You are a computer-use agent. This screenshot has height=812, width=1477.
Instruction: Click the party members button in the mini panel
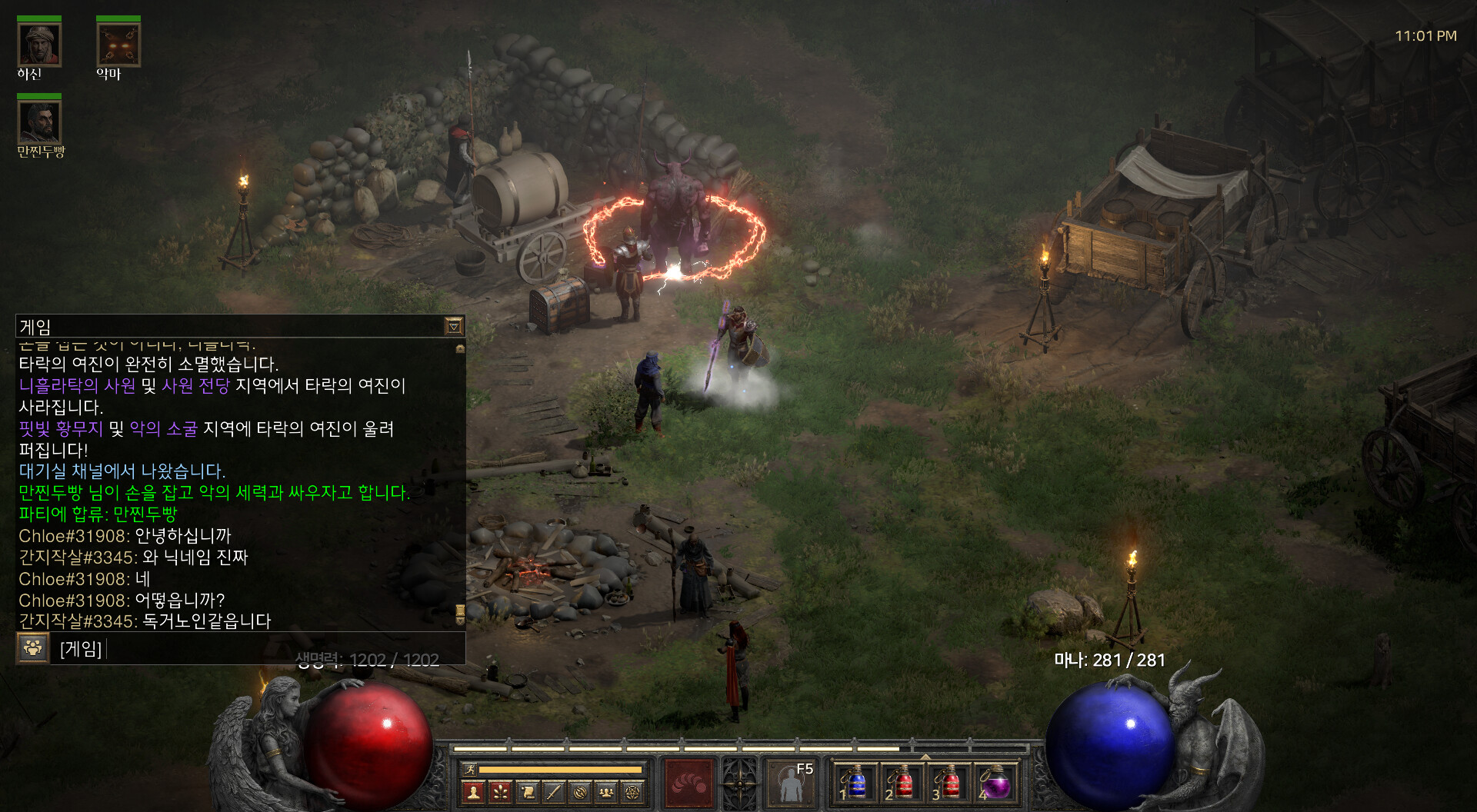[x=606, y=791]
